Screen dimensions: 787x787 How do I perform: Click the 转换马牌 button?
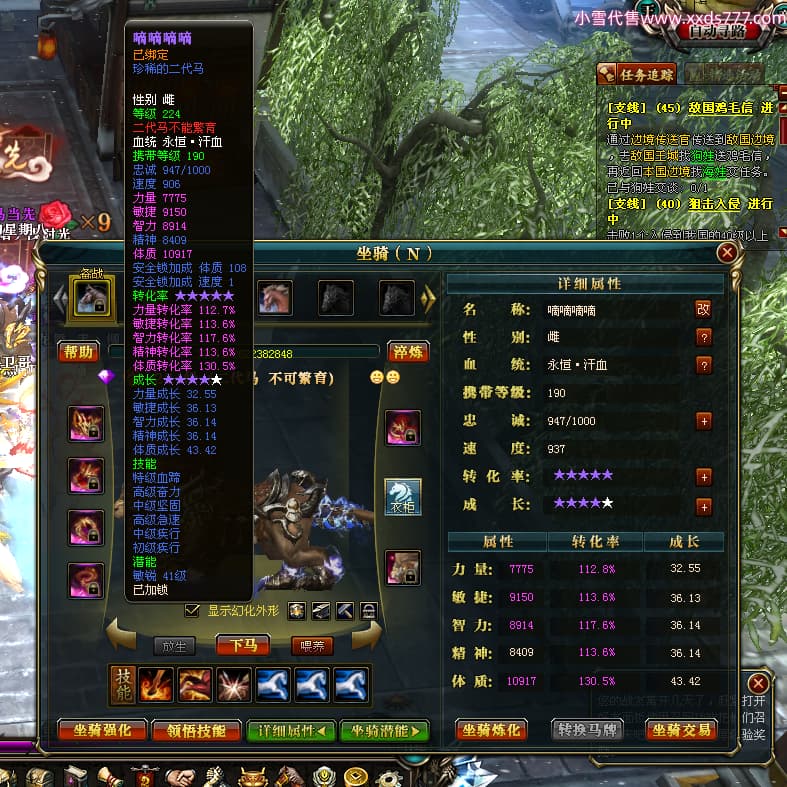click(x=587, y=730)
